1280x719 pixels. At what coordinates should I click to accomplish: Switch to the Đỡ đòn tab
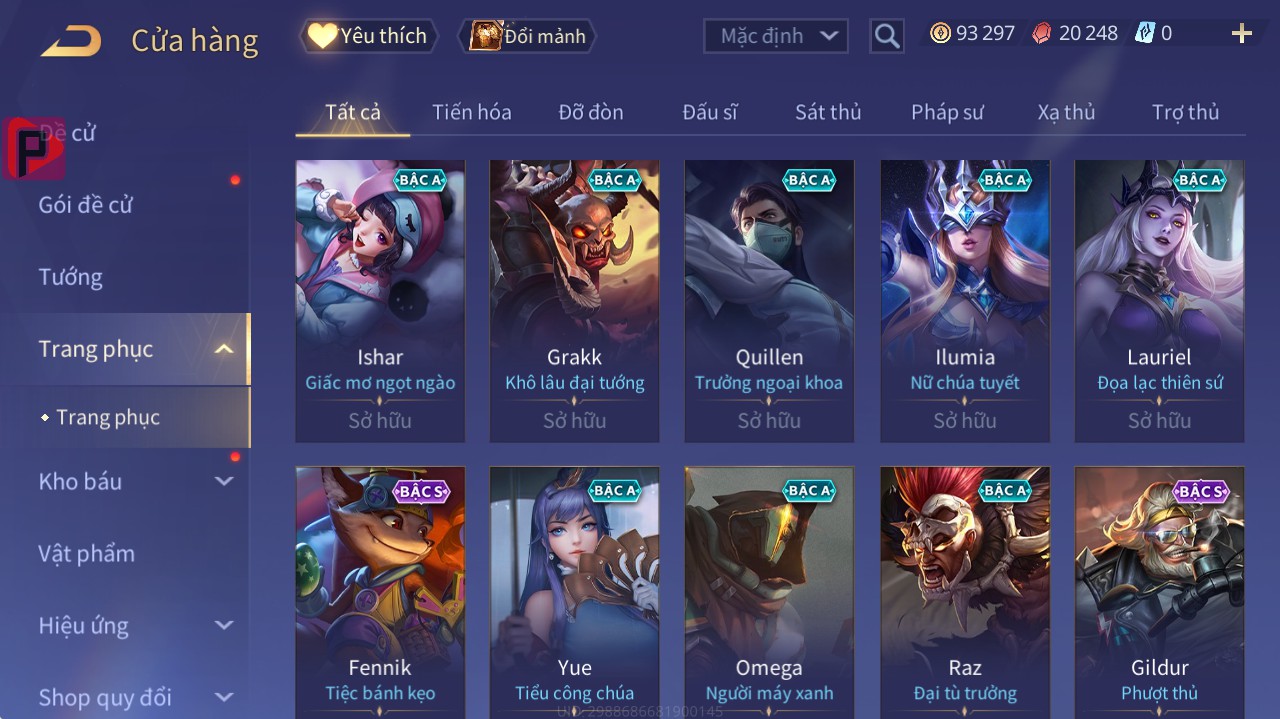(590, 112)
